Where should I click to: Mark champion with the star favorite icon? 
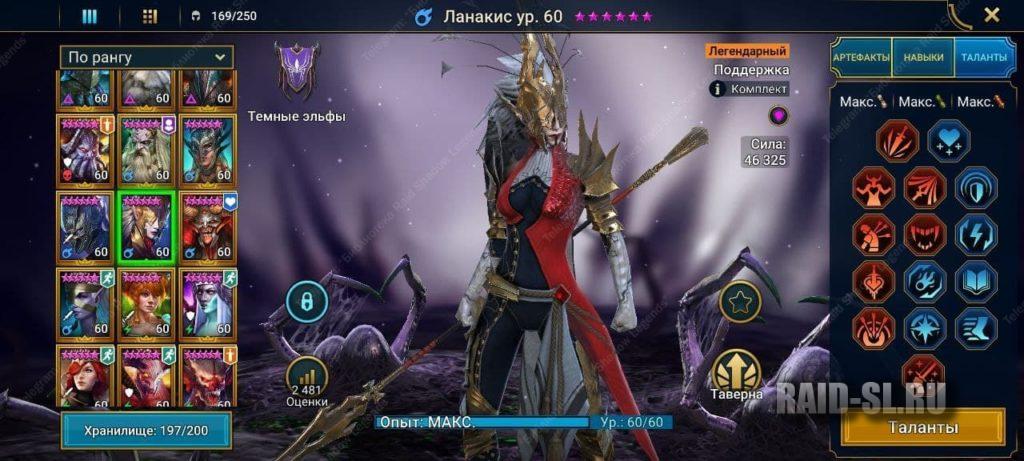tap(739, 302)
